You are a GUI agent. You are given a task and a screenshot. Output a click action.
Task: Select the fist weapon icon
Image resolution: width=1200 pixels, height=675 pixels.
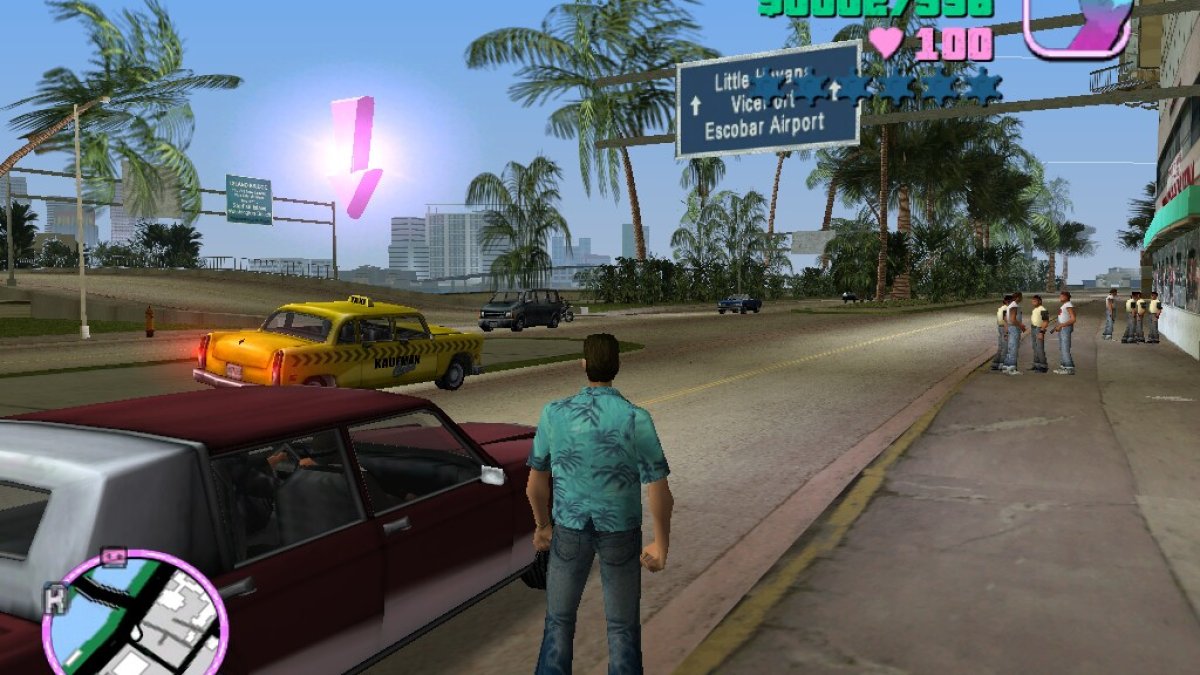tap(1077, 25)
